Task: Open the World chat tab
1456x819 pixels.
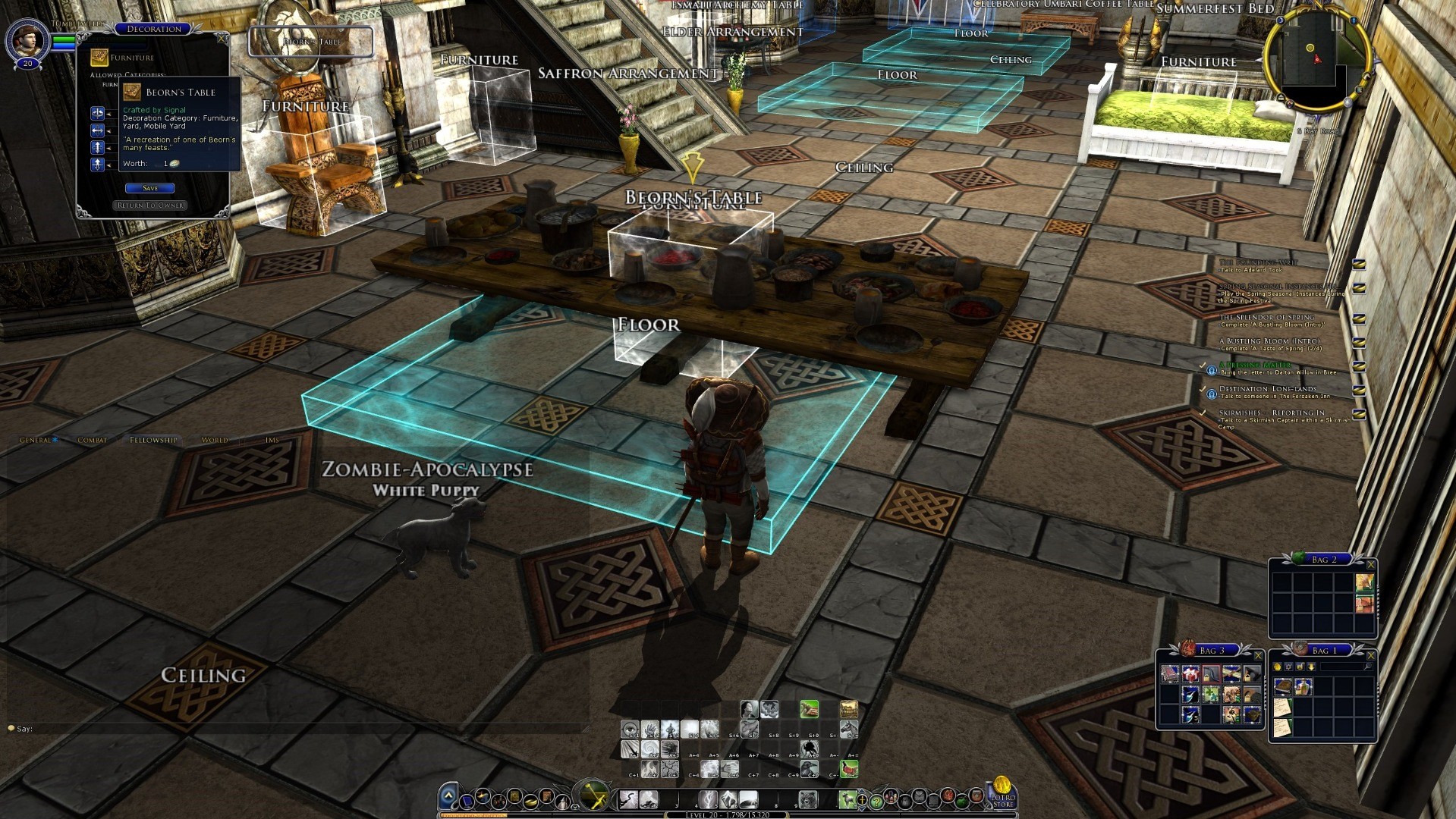Action: (x=215, y=440)
